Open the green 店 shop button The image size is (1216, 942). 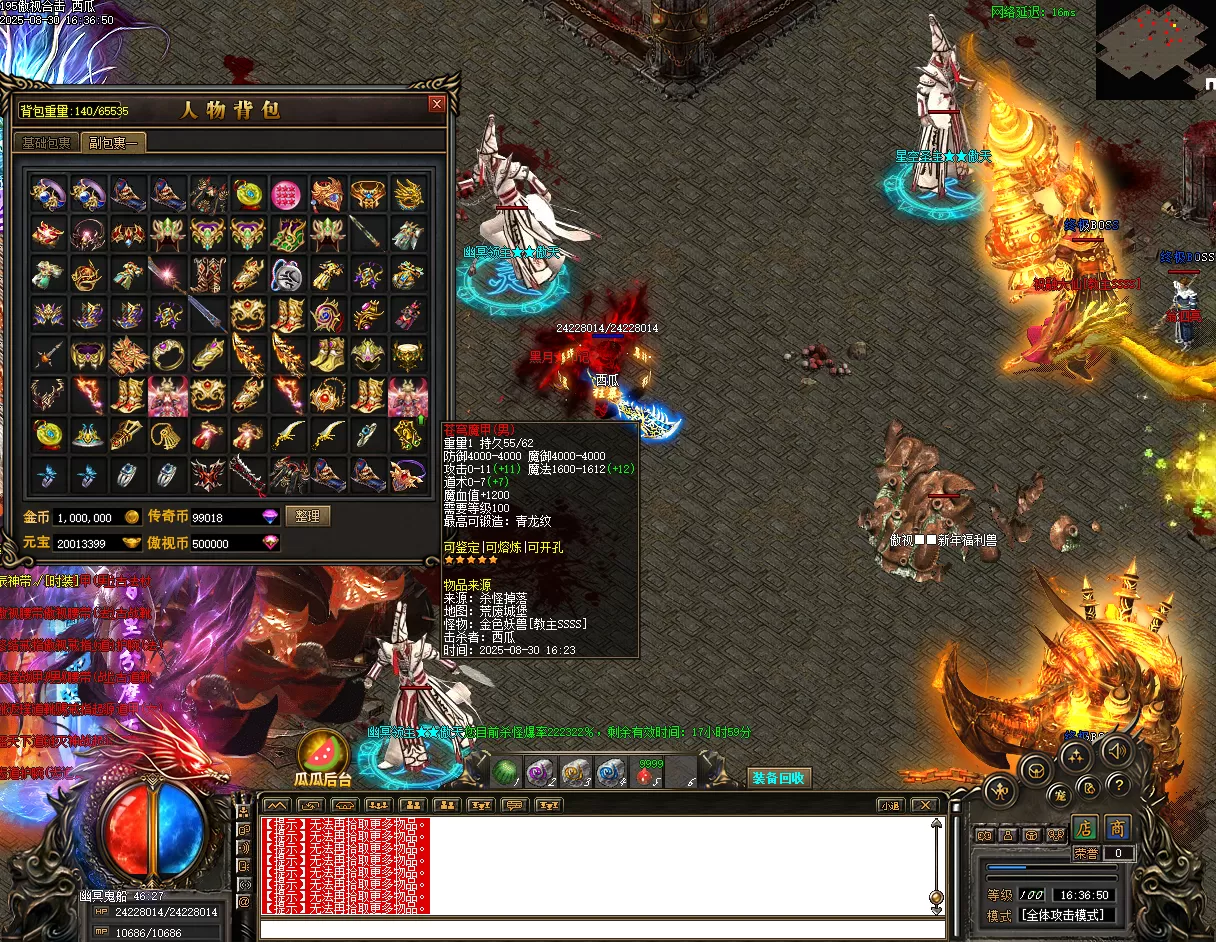click(1086, 828)
